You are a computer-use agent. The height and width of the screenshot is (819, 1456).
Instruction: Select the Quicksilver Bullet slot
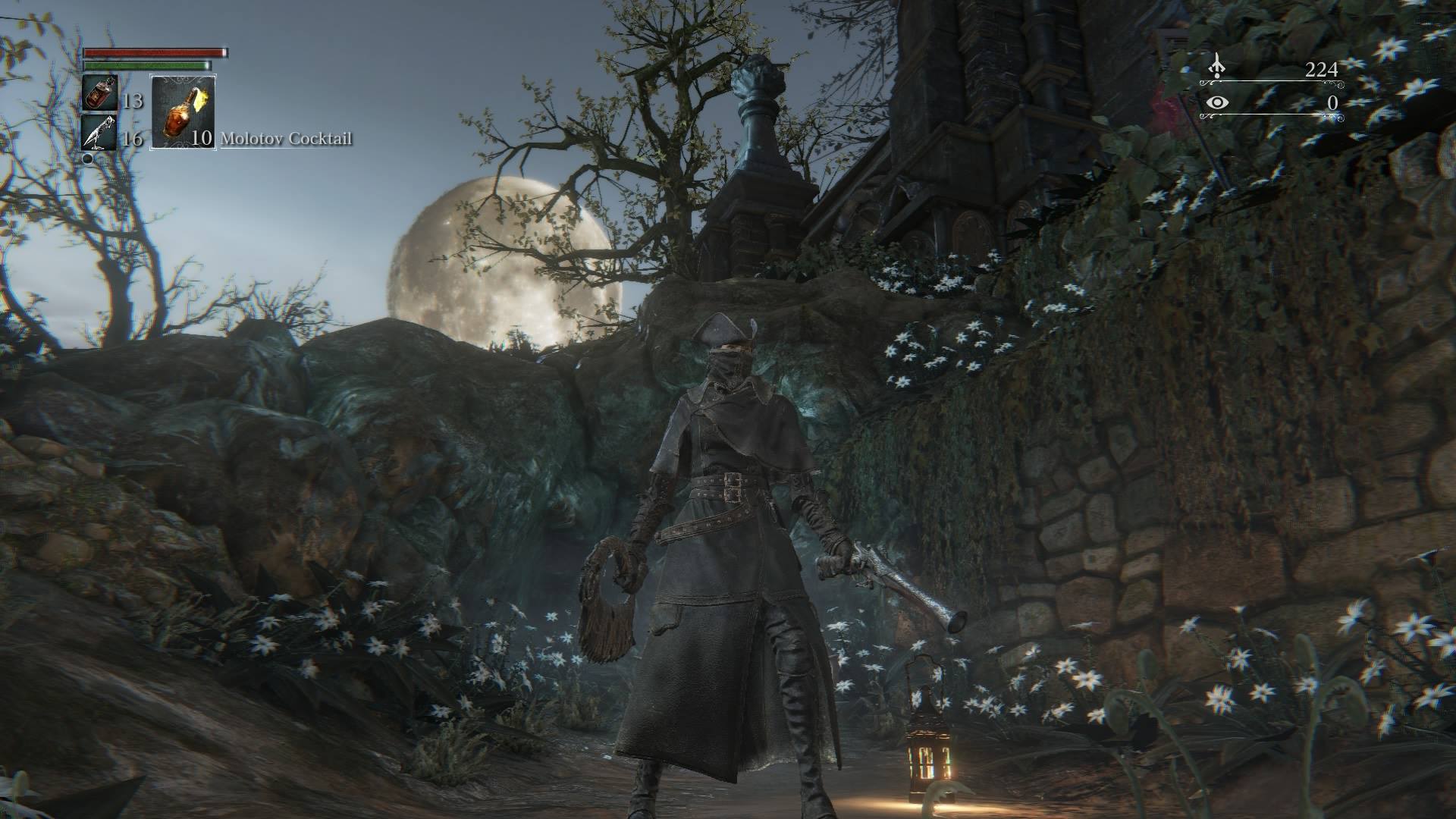pos(99,133)
